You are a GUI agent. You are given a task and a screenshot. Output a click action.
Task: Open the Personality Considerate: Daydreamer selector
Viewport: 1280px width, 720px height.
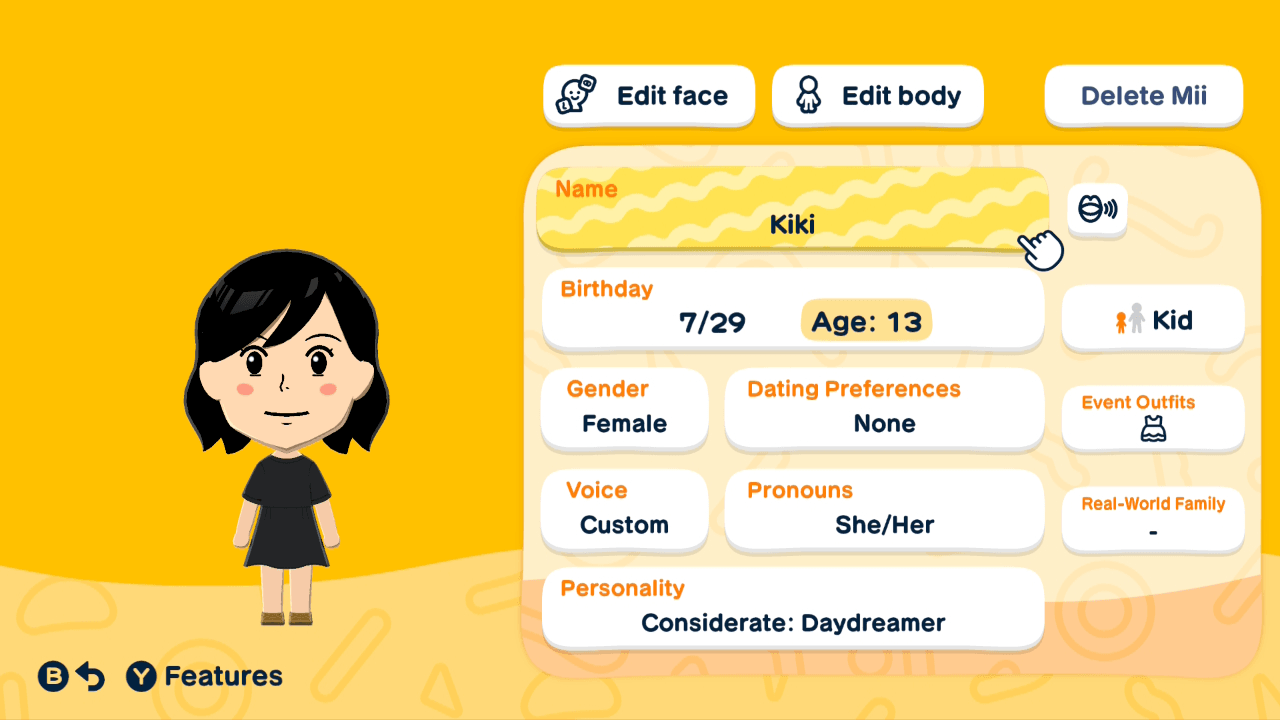coord(792,608)
